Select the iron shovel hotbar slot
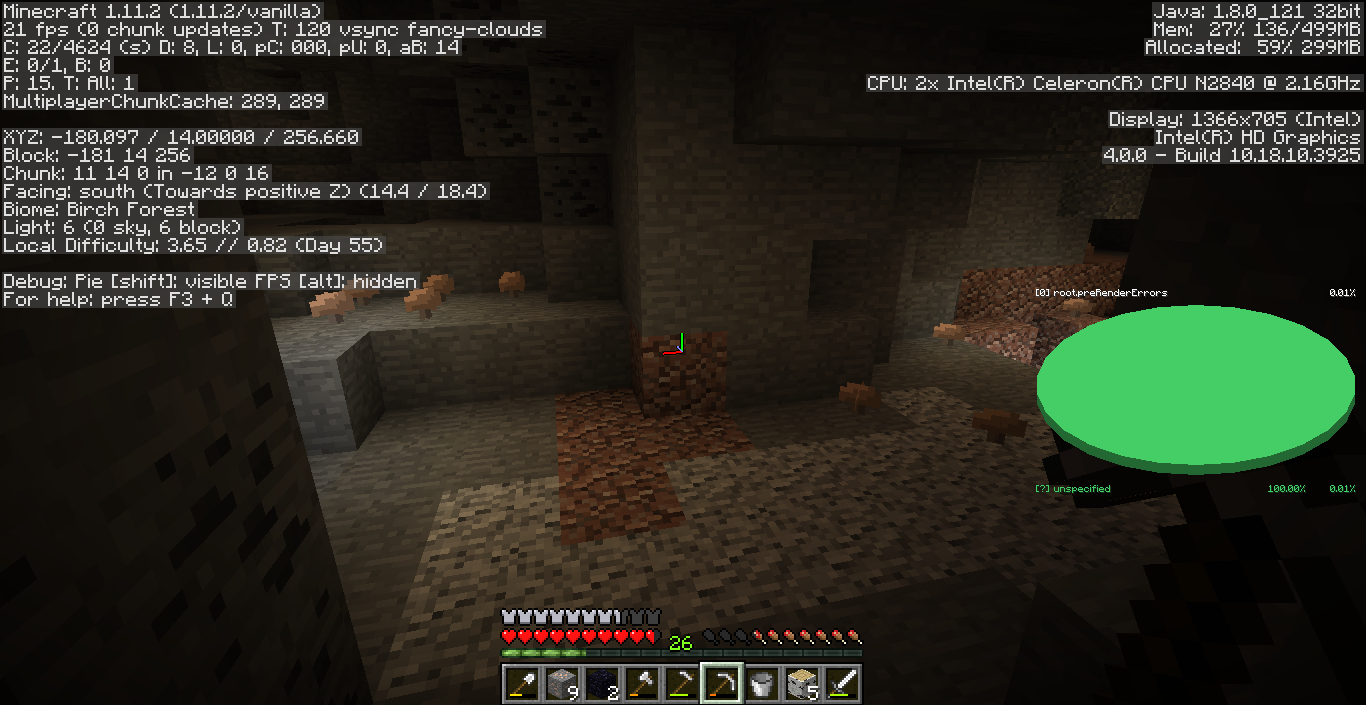Viewport: 1366px width, 705px height. [x=521, y=684]
